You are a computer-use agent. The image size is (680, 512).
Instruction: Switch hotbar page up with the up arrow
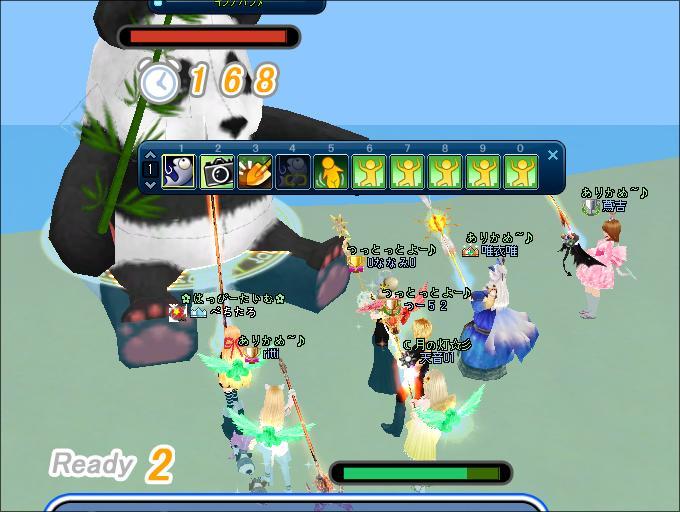pyautogui.click(x=150, y=156)
